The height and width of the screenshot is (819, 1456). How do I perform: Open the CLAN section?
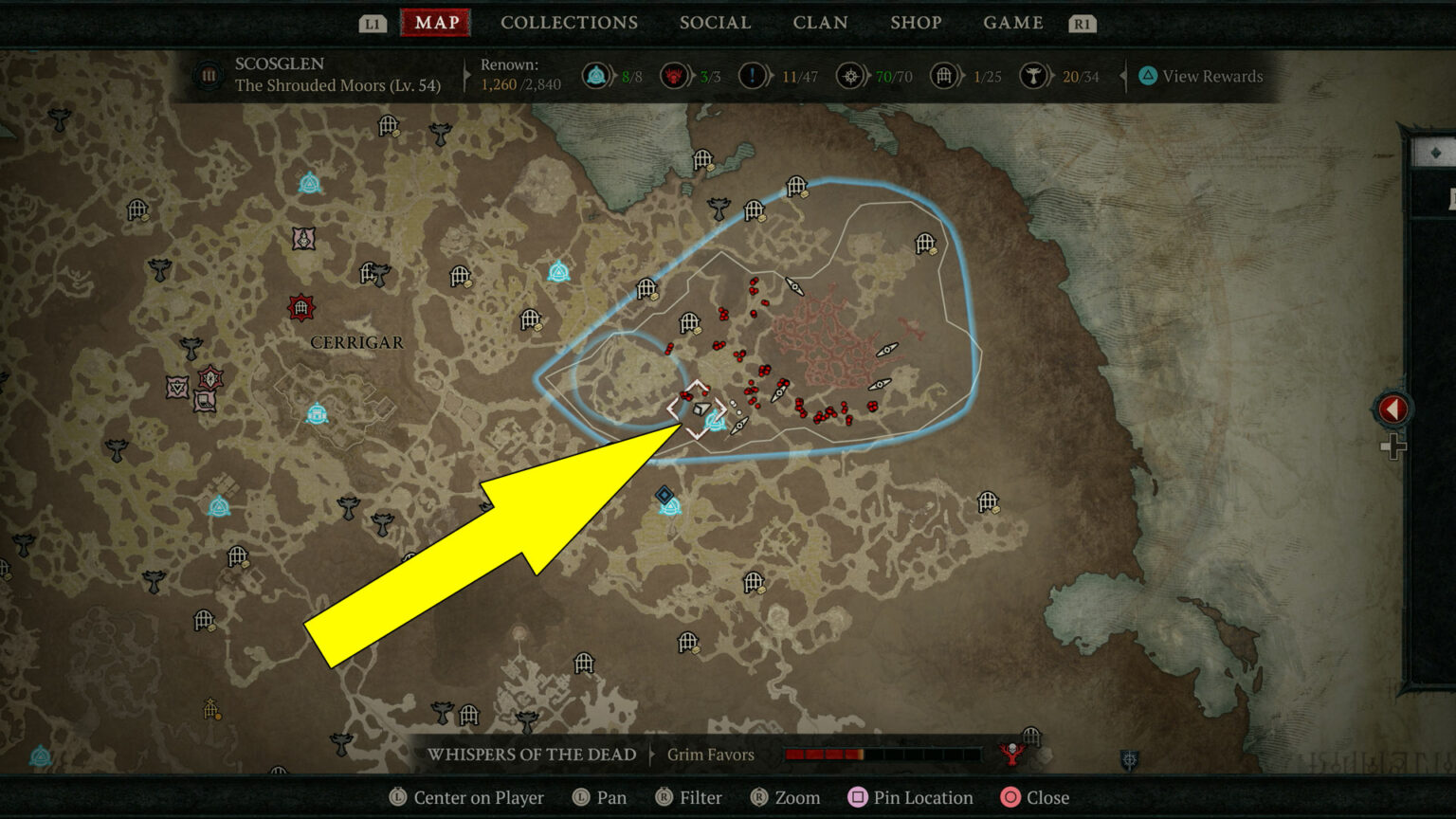821,23
